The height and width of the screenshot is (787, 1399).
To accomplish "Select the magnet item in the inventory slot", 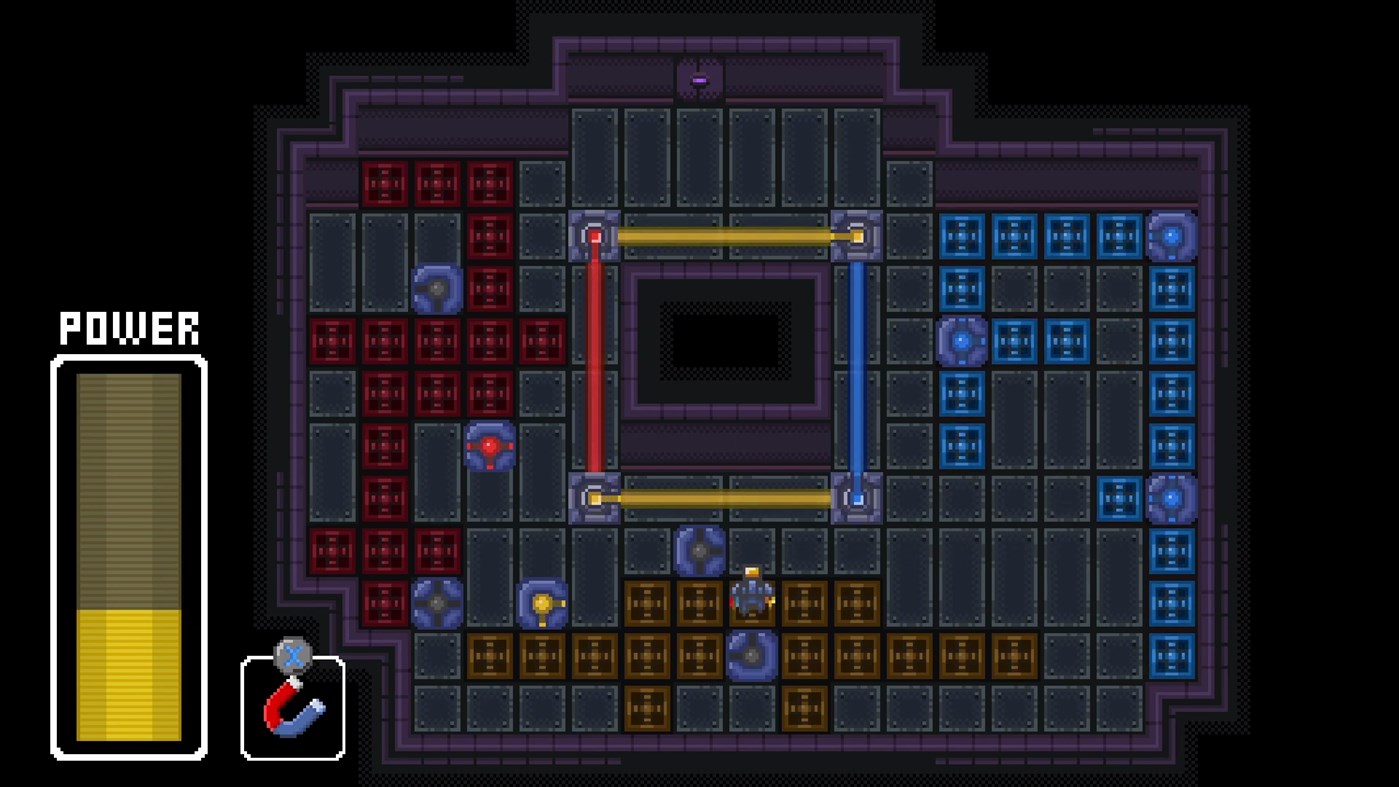I will [291, 712].
